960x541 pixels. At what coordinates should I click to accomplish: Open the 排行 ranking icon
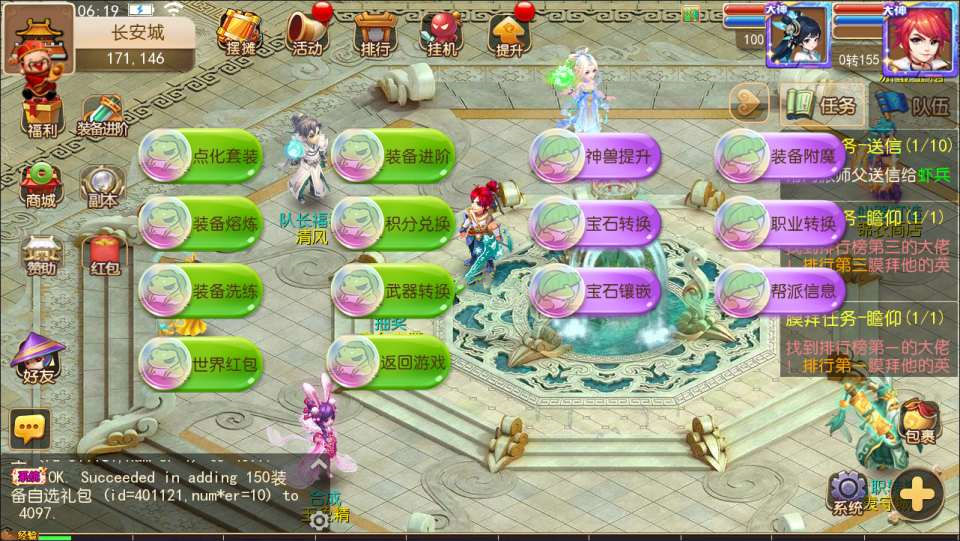[374, 34]
